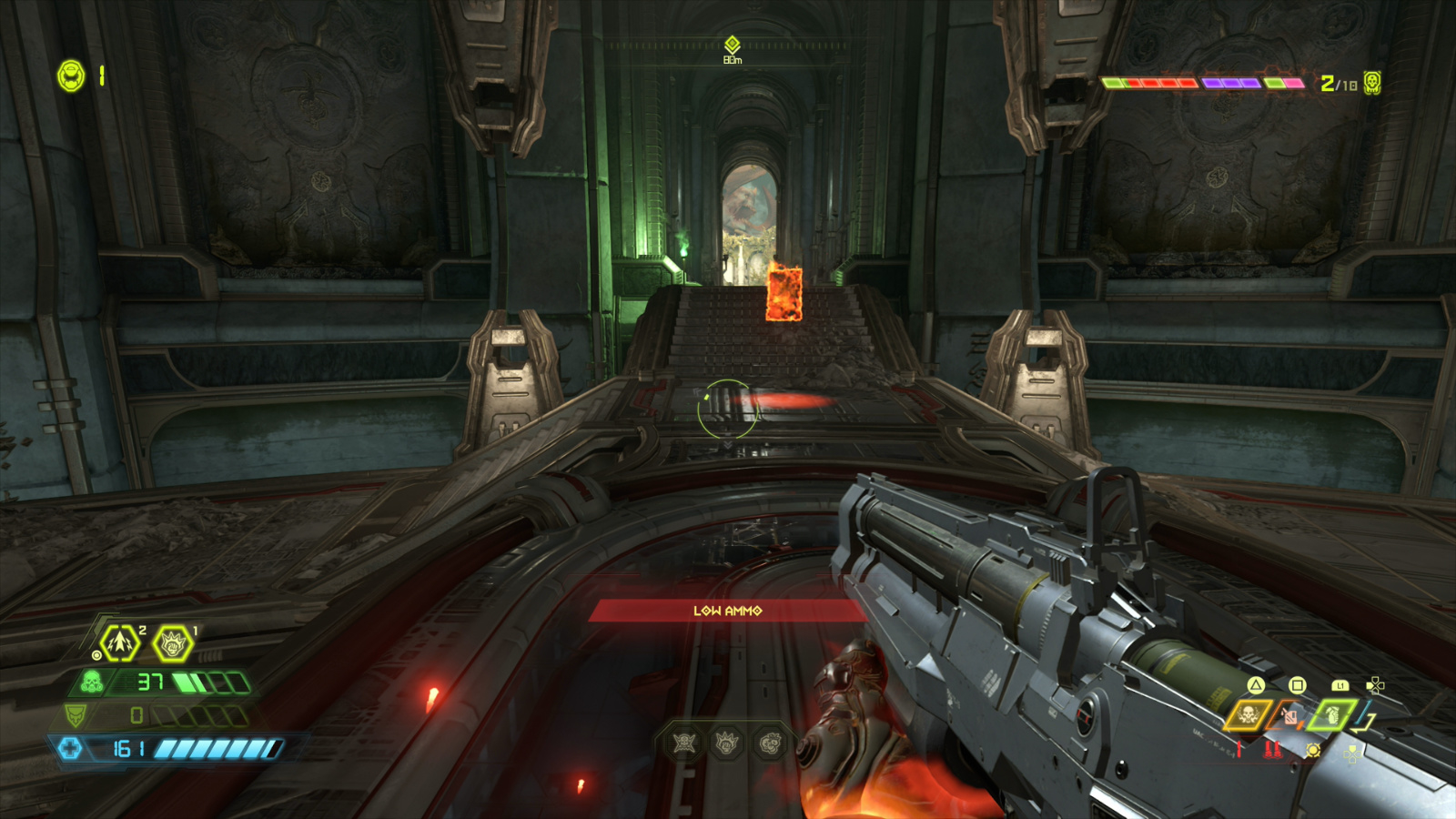Select the ballista arrow equipment icon
1456x819 pixels.
[120, 642]
